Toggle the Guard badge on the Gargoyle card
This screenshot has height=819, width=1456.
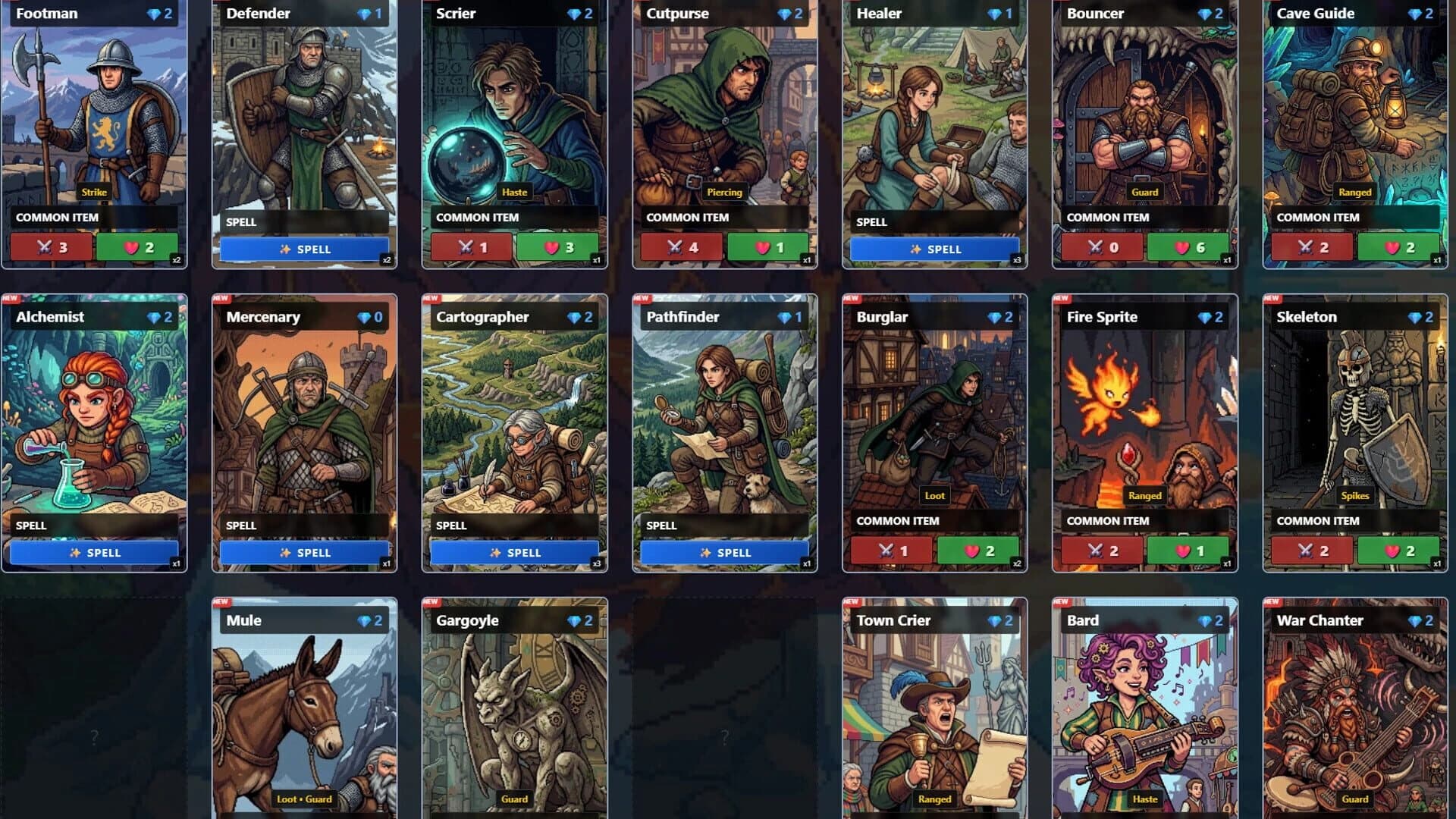pyautogui.click(x=516, y=799)
